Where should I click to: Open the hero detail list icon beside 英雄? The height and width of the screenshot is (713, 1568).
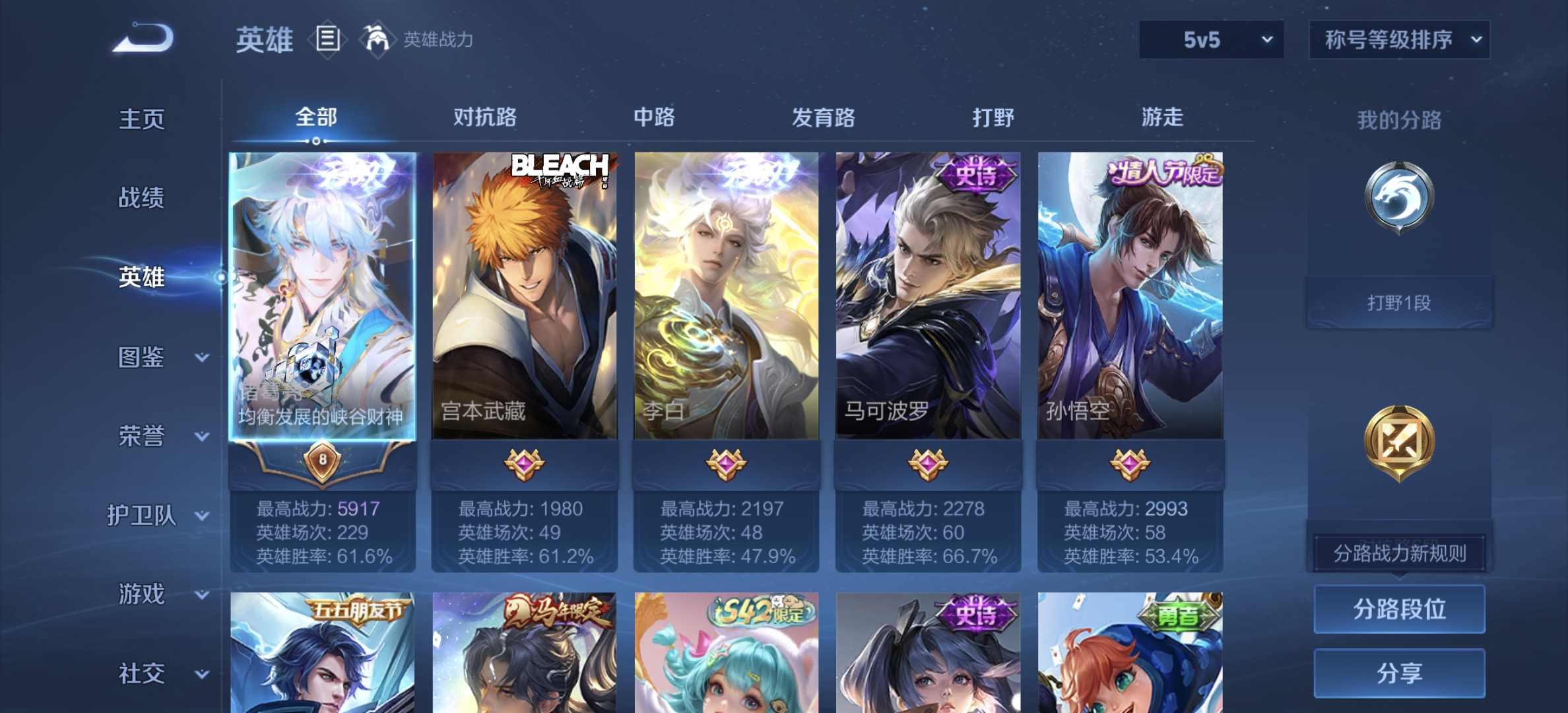pyautogui.click(x=328, y=38)
